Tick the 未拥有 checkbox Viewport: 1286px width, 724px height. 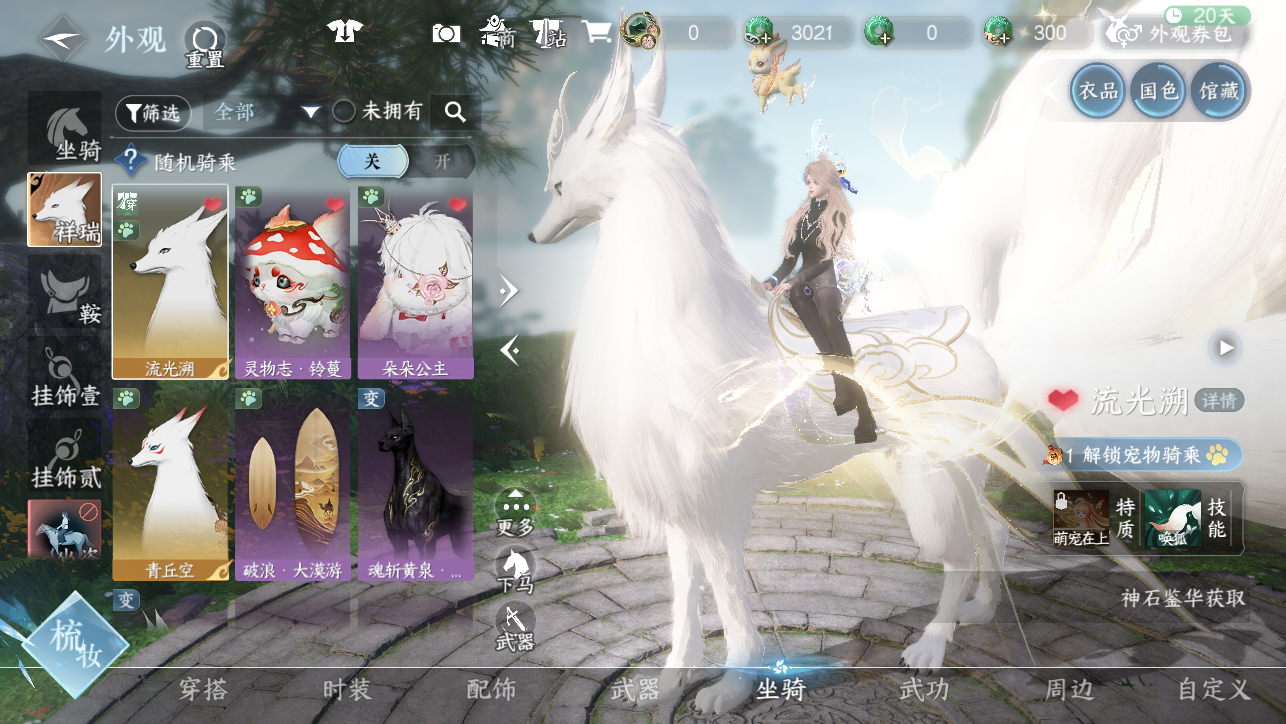click(344, 112)
